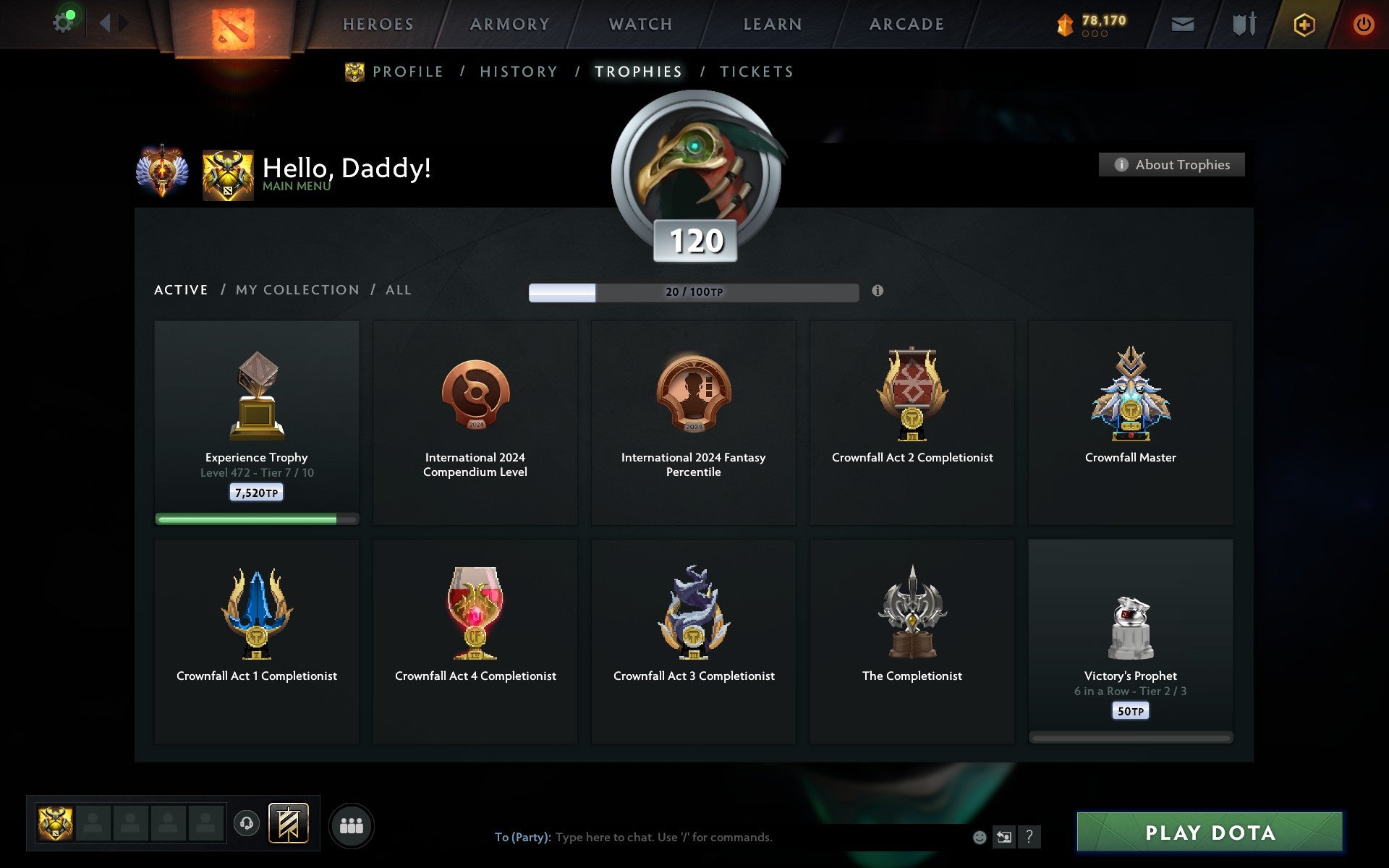Open the mail envelope notifications icon
This screenshot has width=1389, height=868.
[1182, 24]
